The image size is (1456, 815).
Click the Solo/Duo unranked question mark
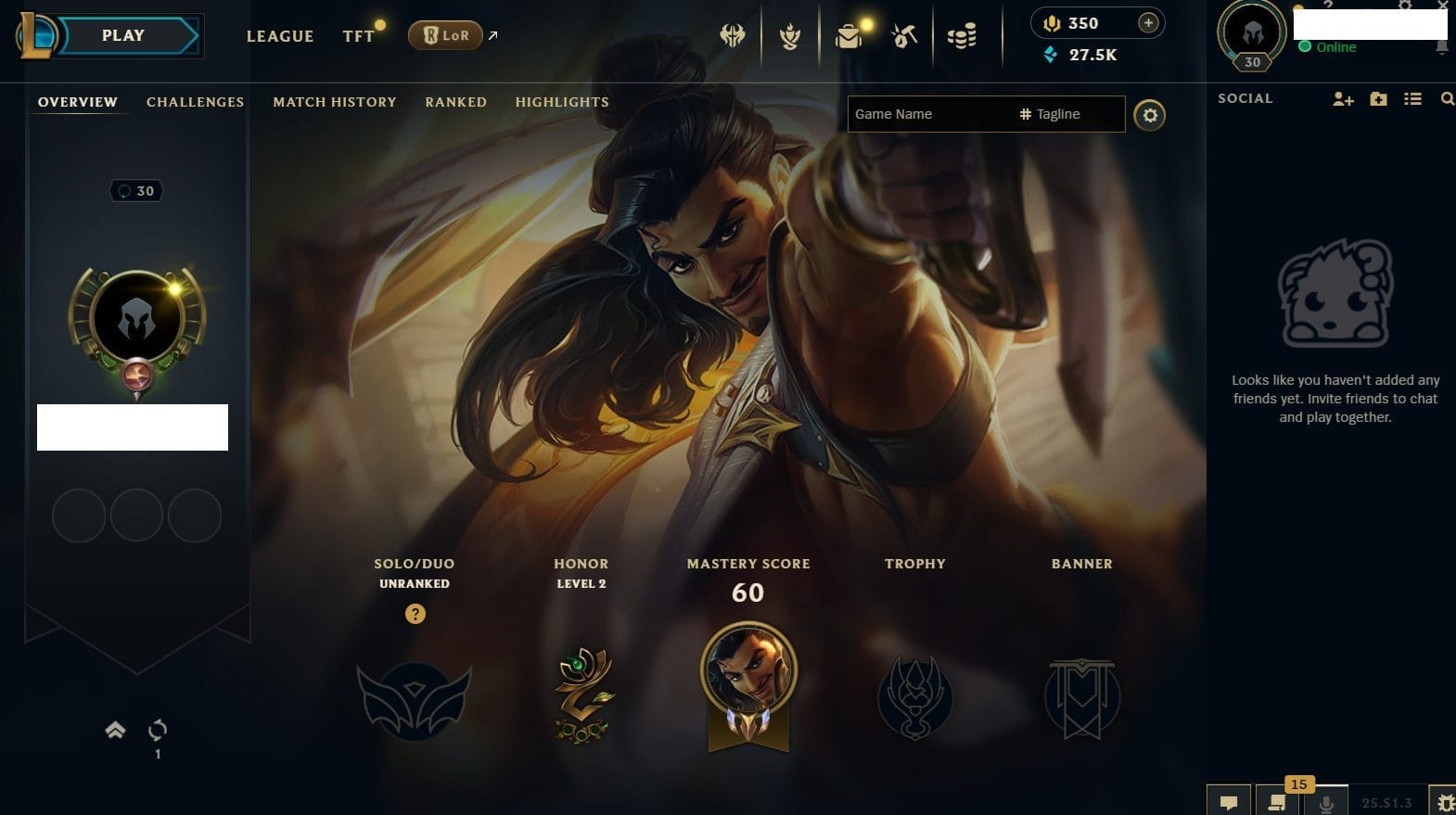click(x=415, y=614)
